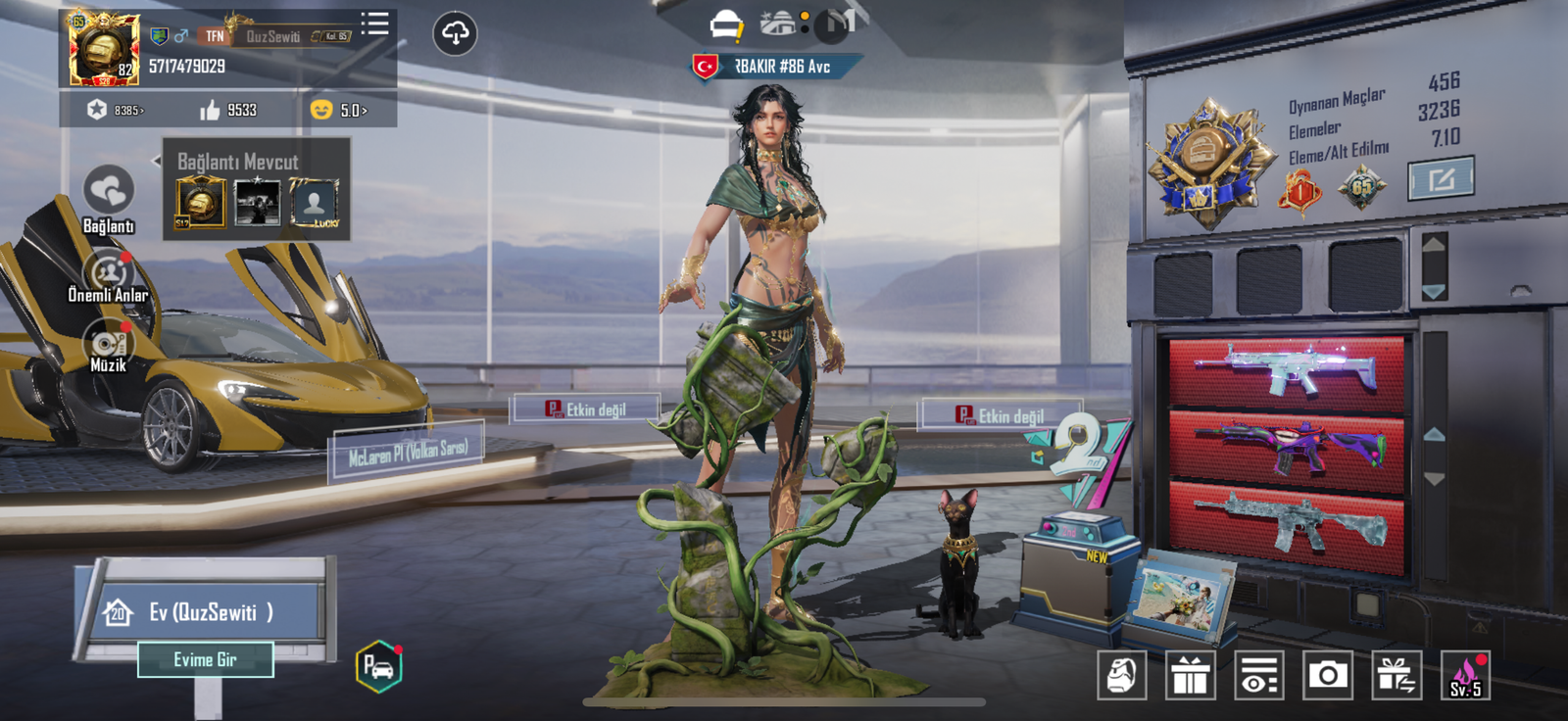The image size is (1568, 721).
Task: Open the Bağlantı connection icon
Action: click(108, 191)
